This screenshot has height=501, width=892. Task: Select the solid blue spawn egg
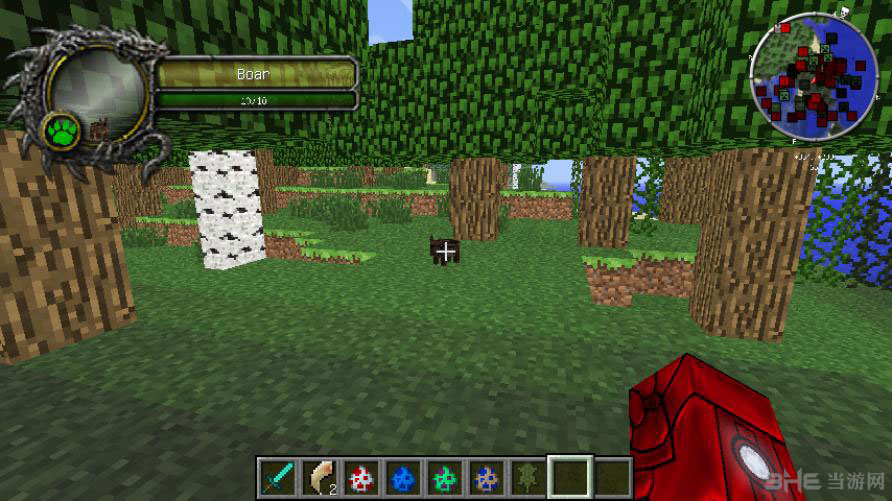[x=403, y=476]
